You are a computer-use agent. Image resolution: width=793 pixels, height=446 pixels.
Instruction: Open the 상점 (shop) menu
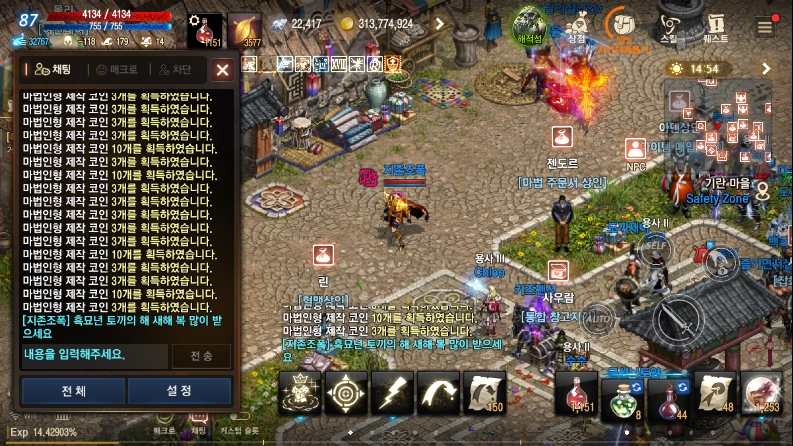click(x=577, y=24)
